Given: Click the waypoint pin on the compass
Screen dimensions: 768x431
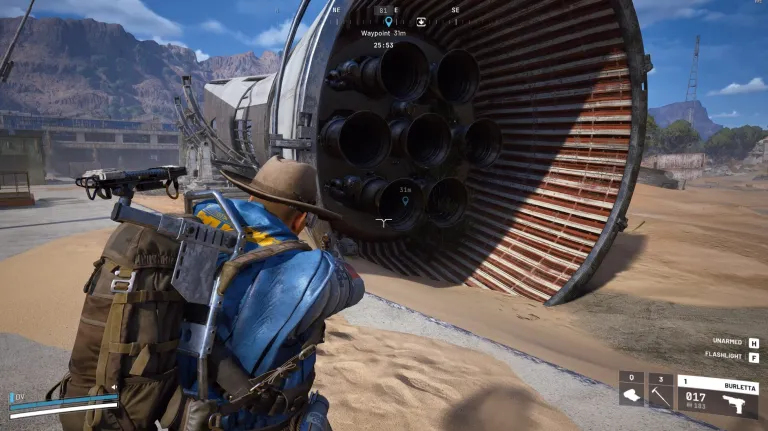Looking at the screenshot, I should click(x=388, y=20).
